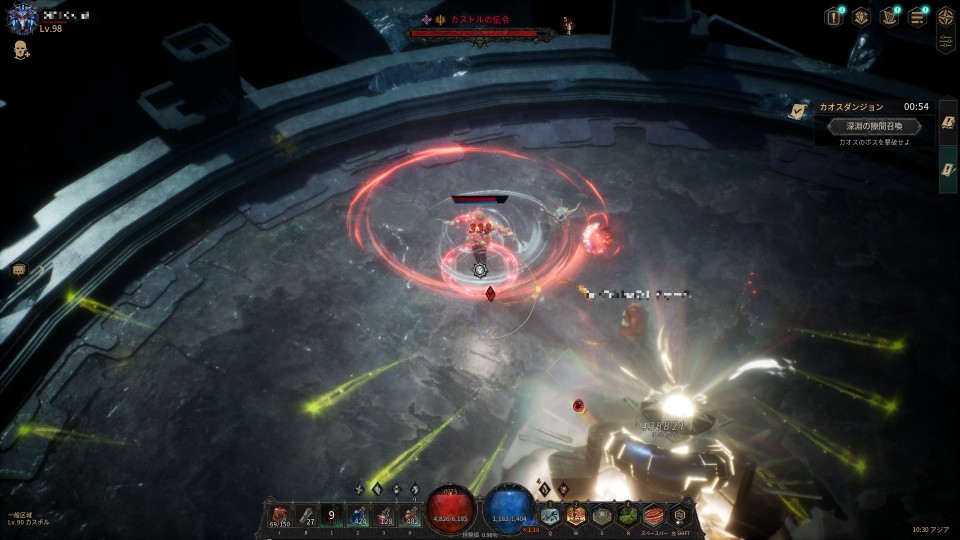The height and width of the screenshot is (540, 960).
Task: Activate the Q skill icon
Action: click(x=550, y=515)
